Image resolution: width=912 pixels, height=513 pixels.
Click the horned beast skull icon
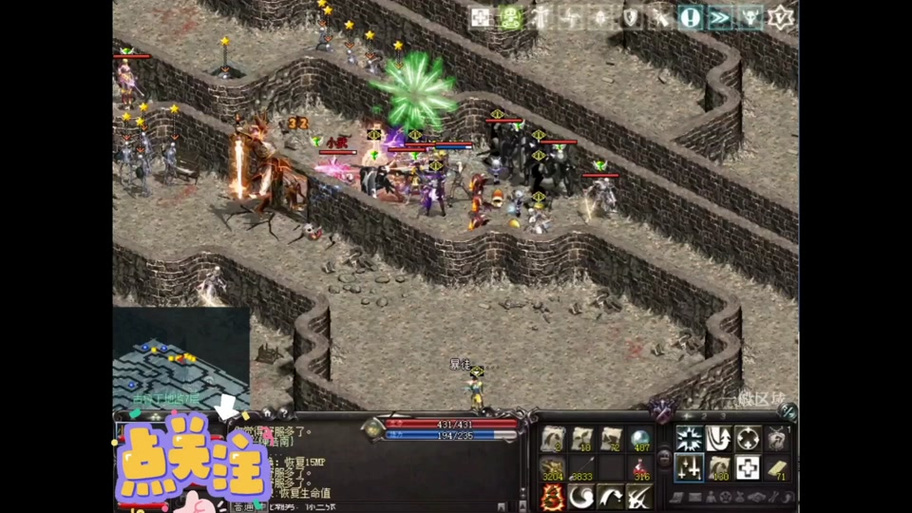[750, 17]
